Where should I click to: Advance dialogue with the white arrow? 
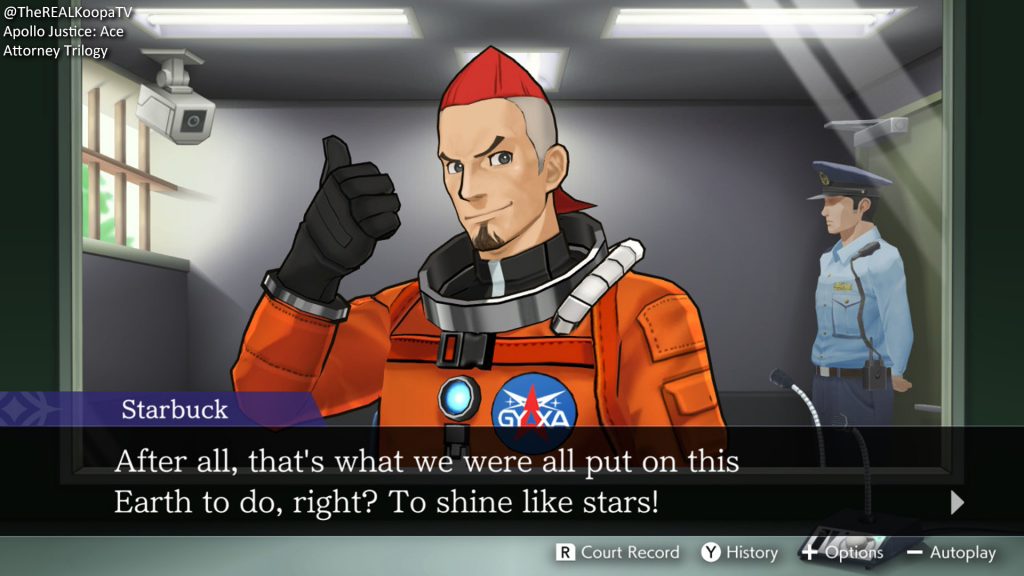tap(957, 502)
